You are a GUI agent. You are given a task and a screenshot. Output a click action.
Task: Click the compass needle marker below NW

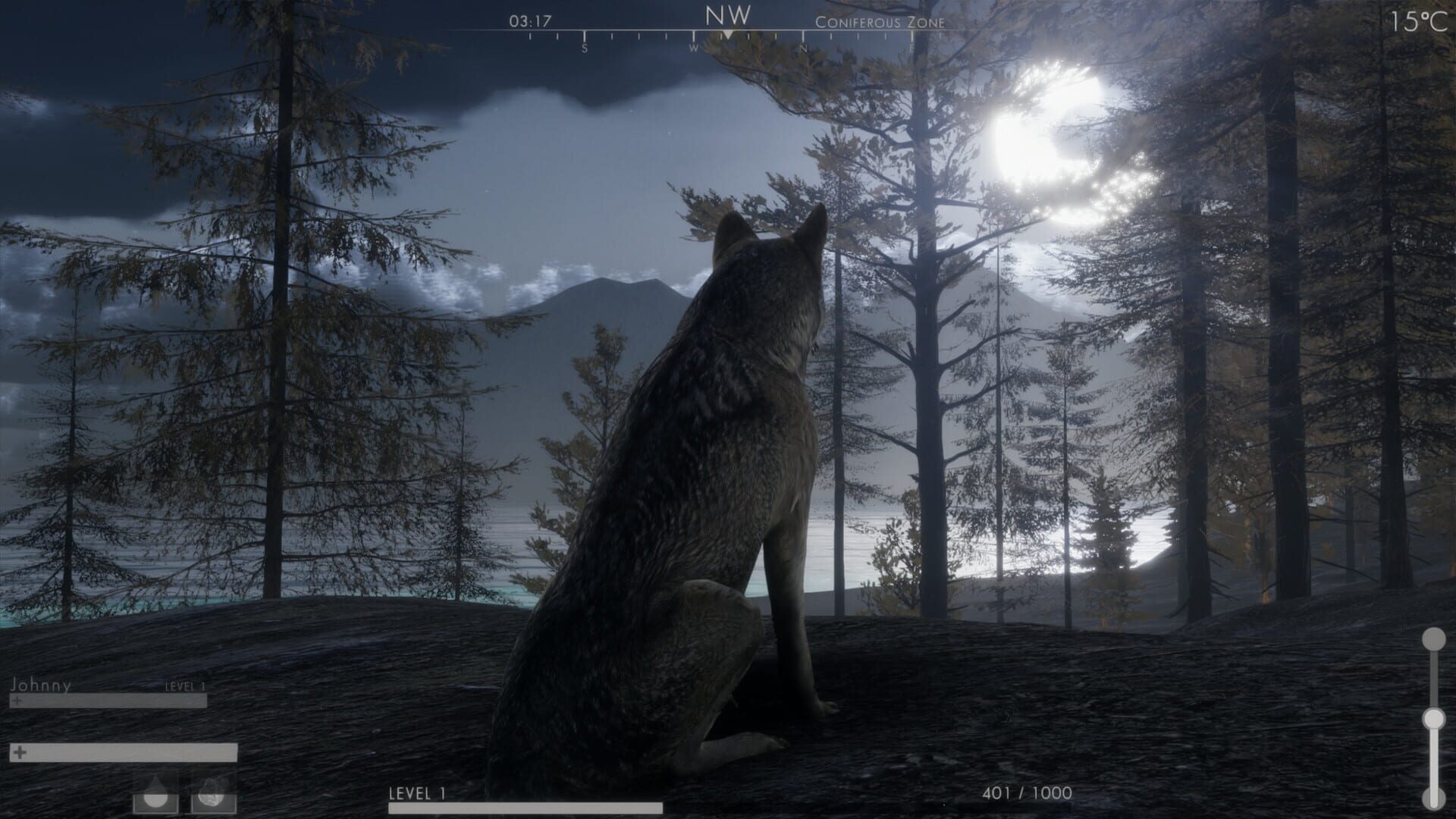pyautogui.click(x=728, y=34)
